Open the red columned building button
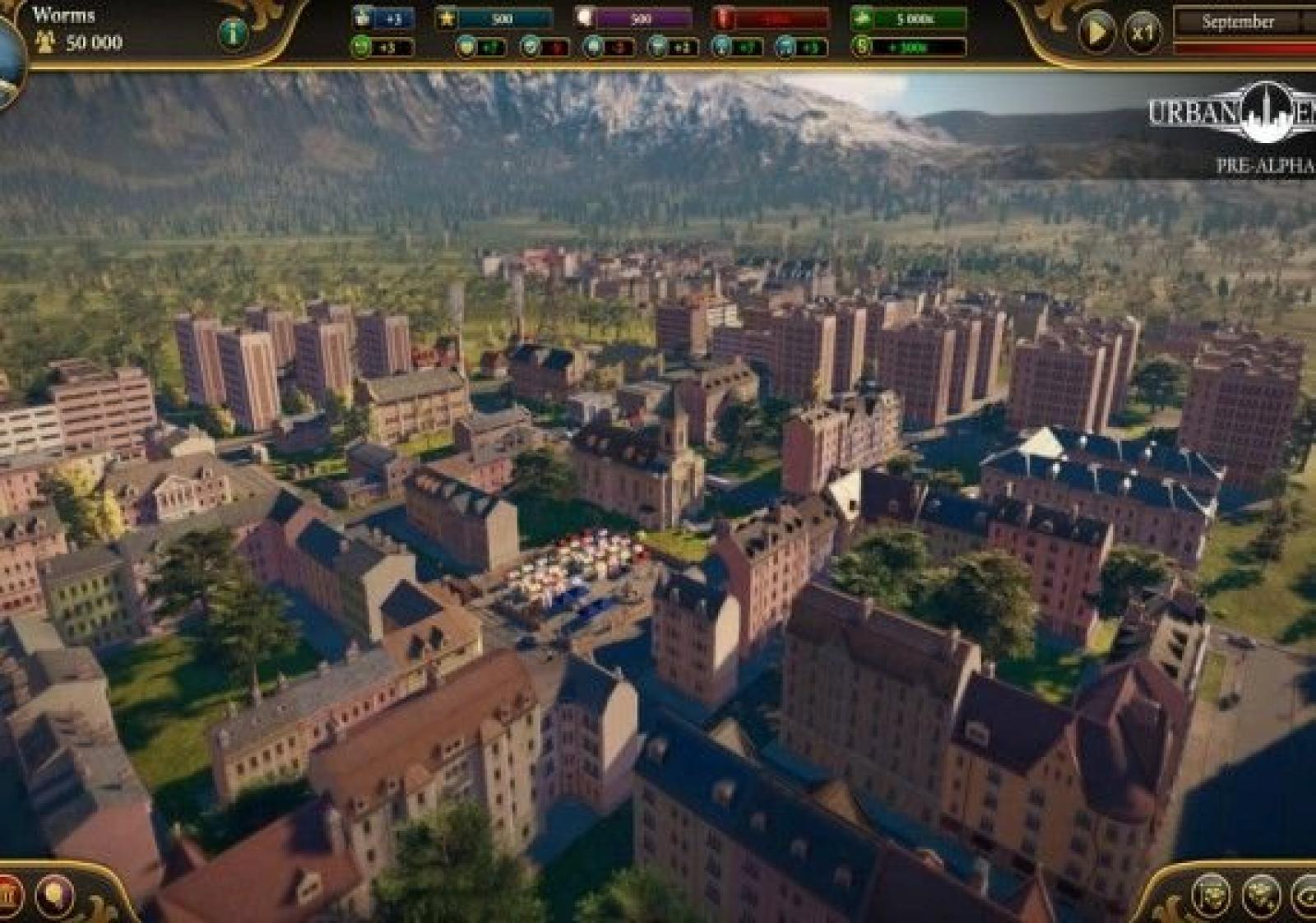Screen dimensions: 1316x923 [8, 894]
